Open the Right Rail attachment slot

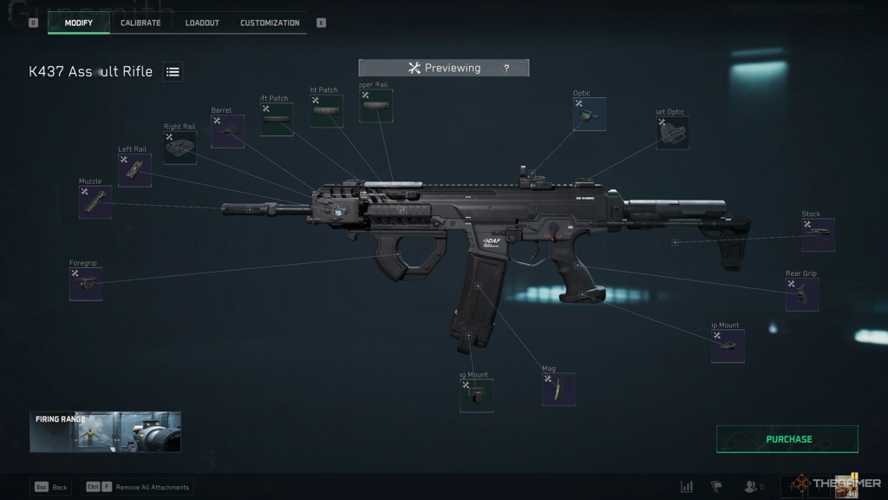[180, 147]
